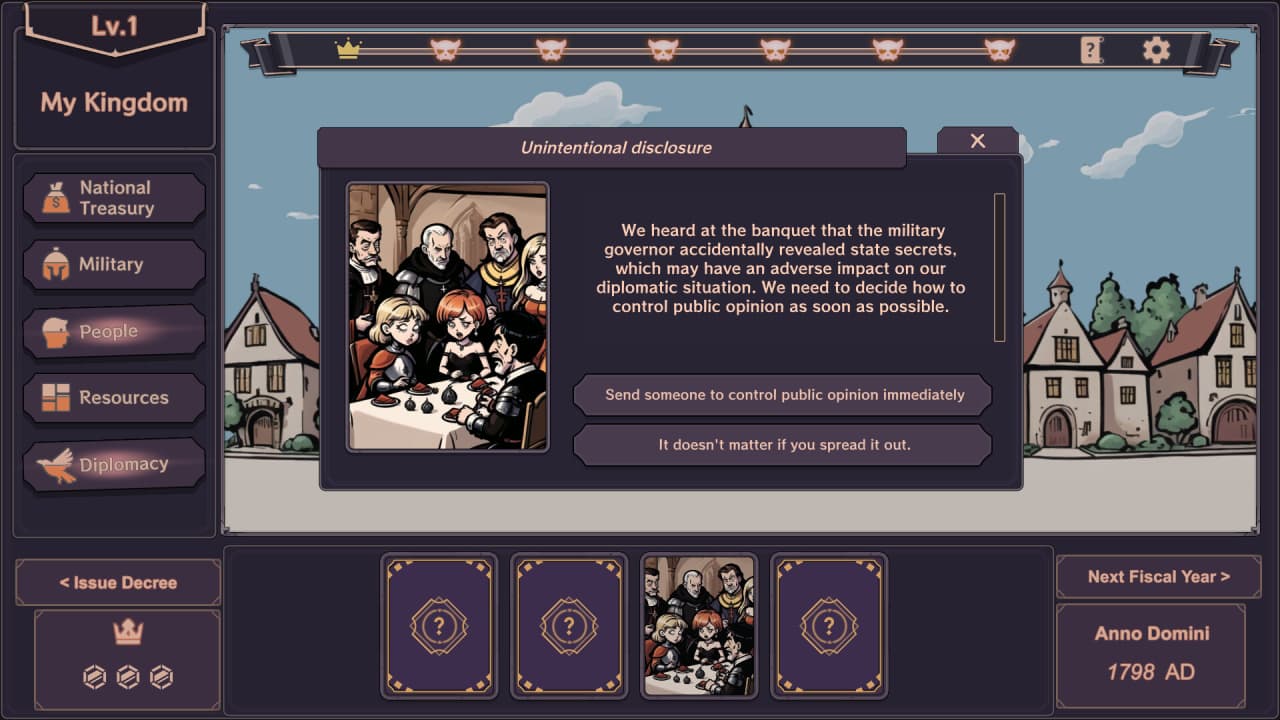Open the People section
Image resolution: width=1280 pixels, height=720 pixels.
(x=114, y=332)
